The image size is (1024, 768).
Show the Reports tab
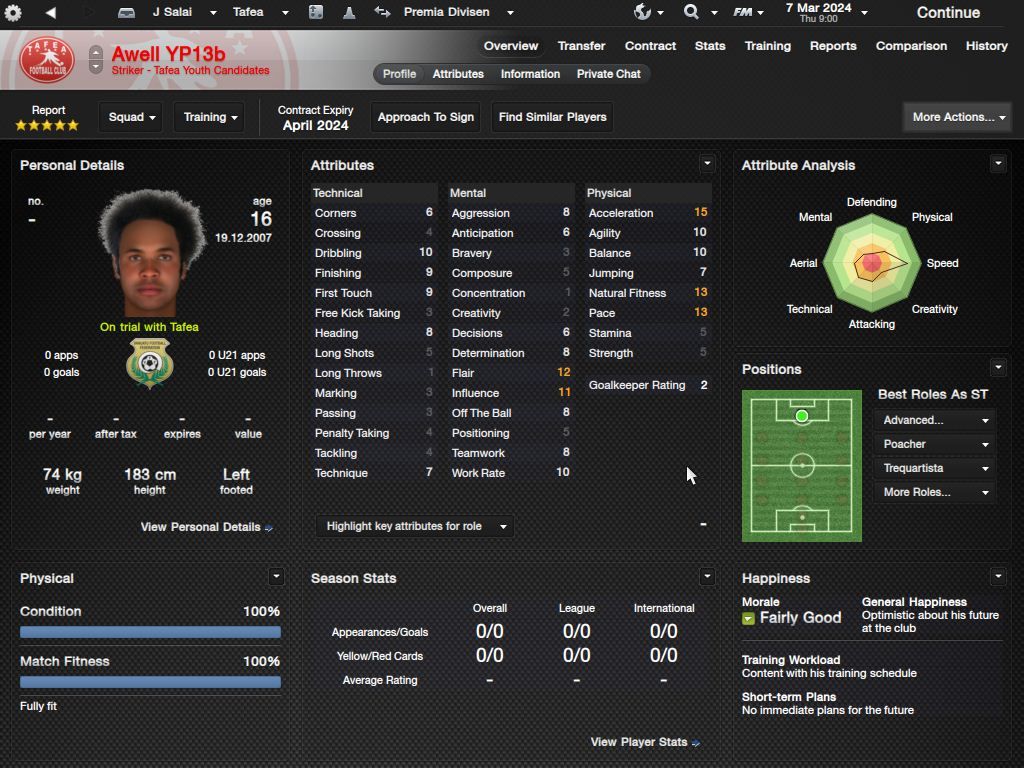coord(833,46)
